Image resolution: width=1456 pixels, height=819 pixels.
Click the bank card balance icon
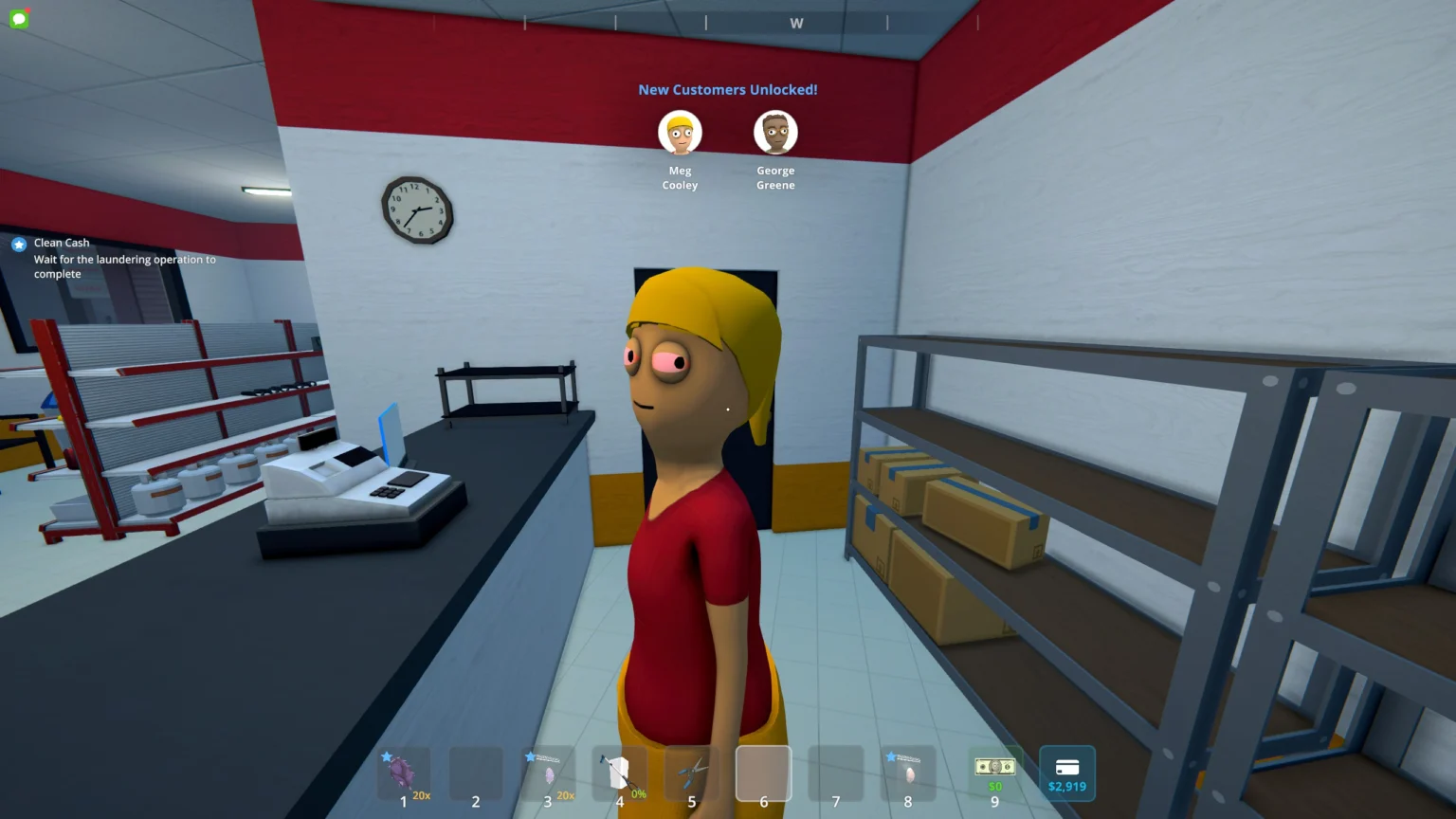tap(1067, 773)
